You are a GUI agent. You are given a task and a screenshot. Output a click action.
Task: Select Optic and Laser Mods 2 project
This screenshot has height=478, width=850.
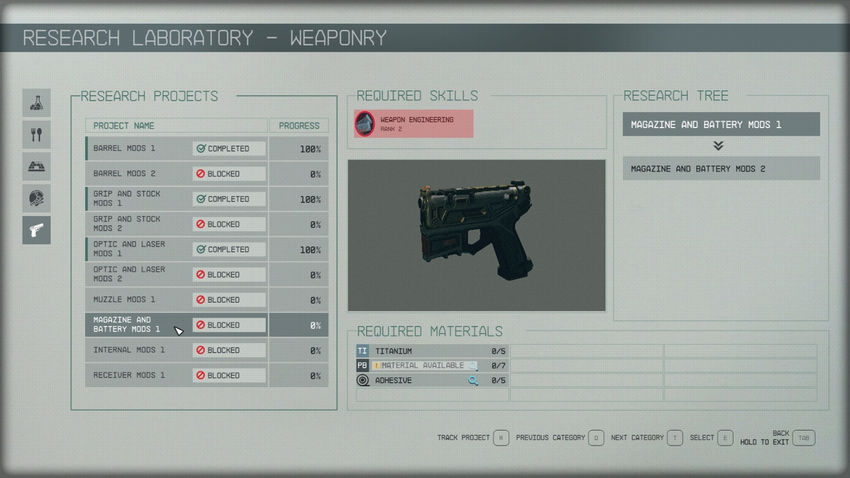tap(176, 274)
